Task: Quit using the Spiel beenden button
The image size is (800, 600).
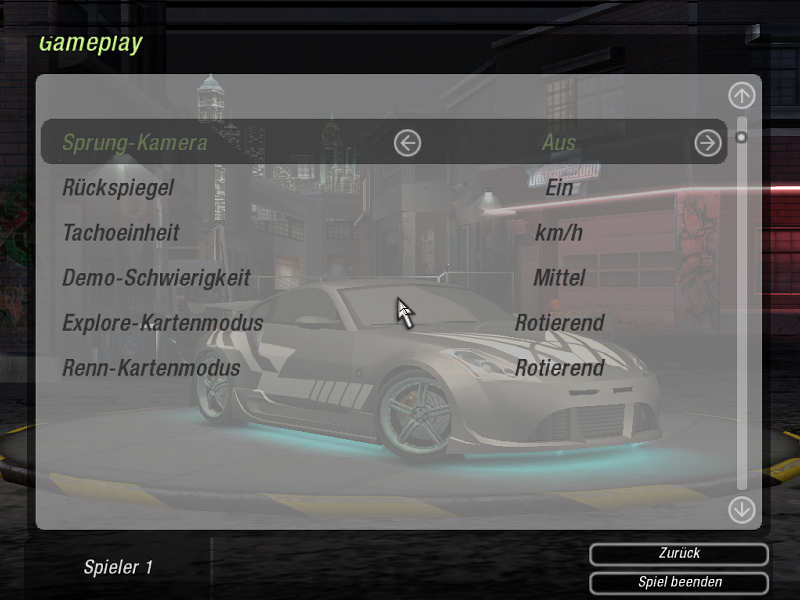Action: 679,582
